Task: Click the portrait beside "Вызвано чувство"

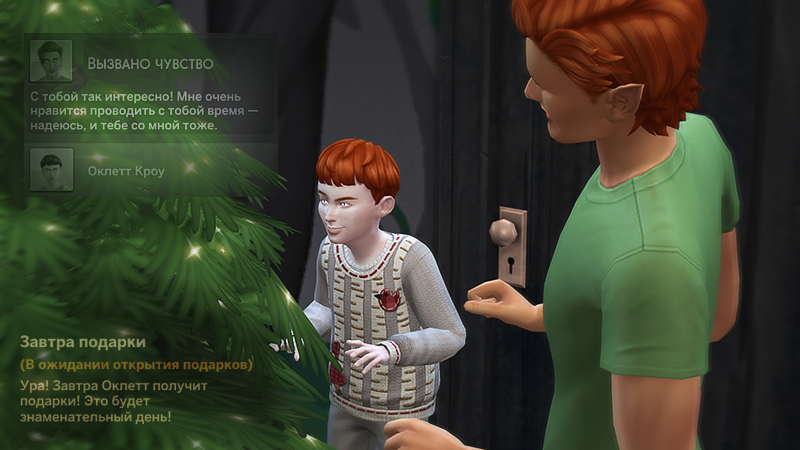Action: (x=51, y=61)
